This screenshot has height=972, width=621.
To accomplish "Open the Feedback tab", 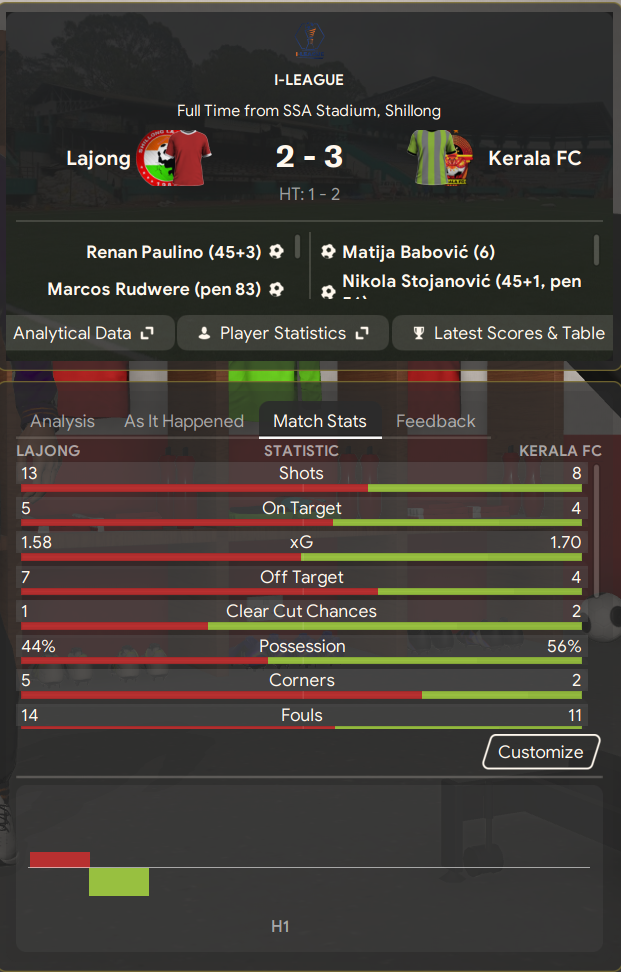I will (436, 421).
